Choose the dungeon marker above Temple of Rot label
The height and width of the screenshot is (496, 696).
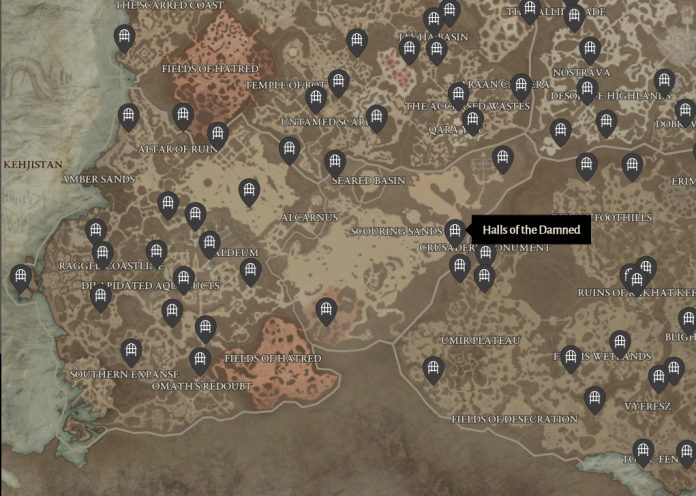pos(339,82)
